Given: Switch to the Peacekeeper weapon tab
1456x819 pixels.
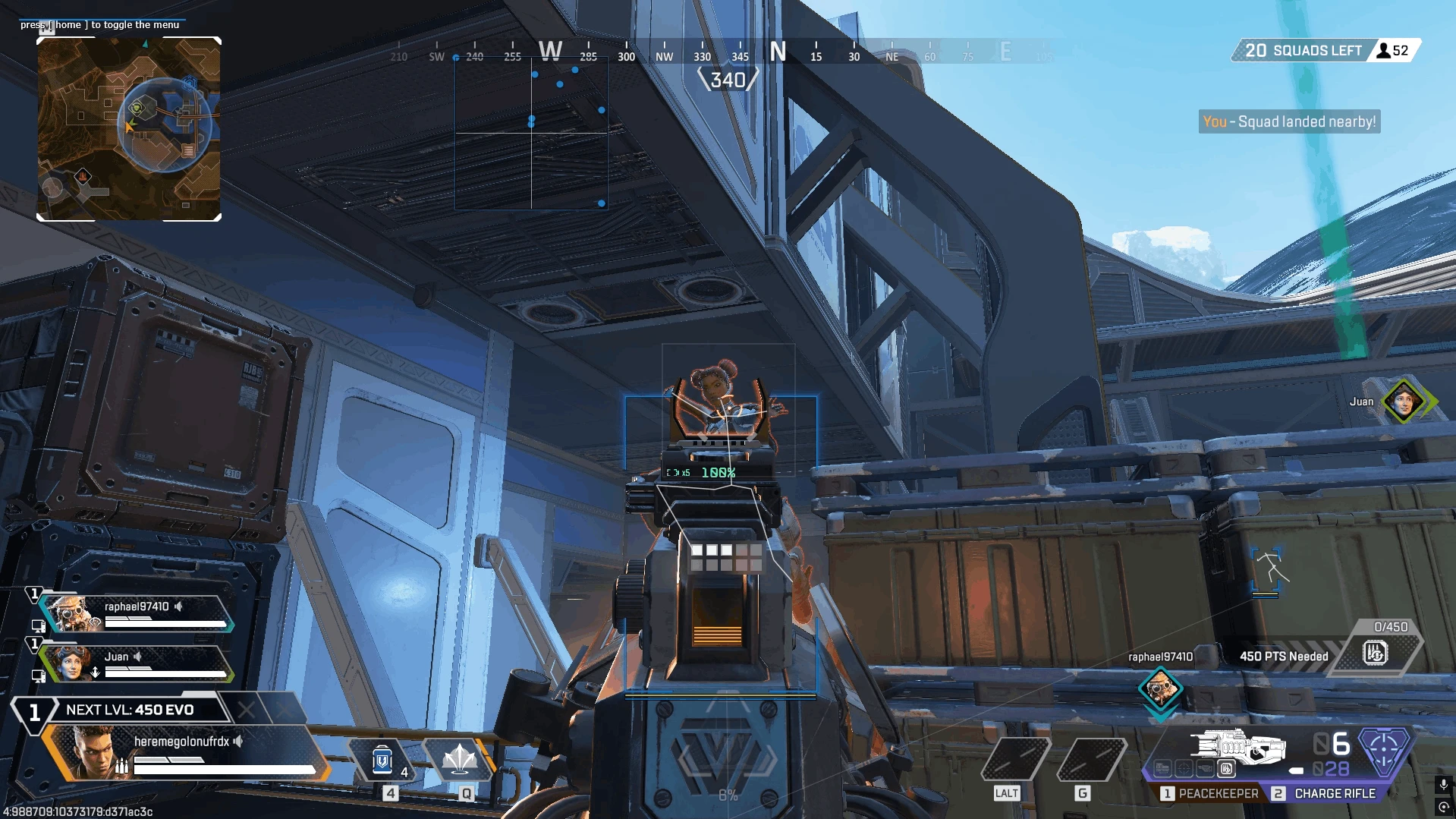Looking at the screenshot, I should [1209, 793].
